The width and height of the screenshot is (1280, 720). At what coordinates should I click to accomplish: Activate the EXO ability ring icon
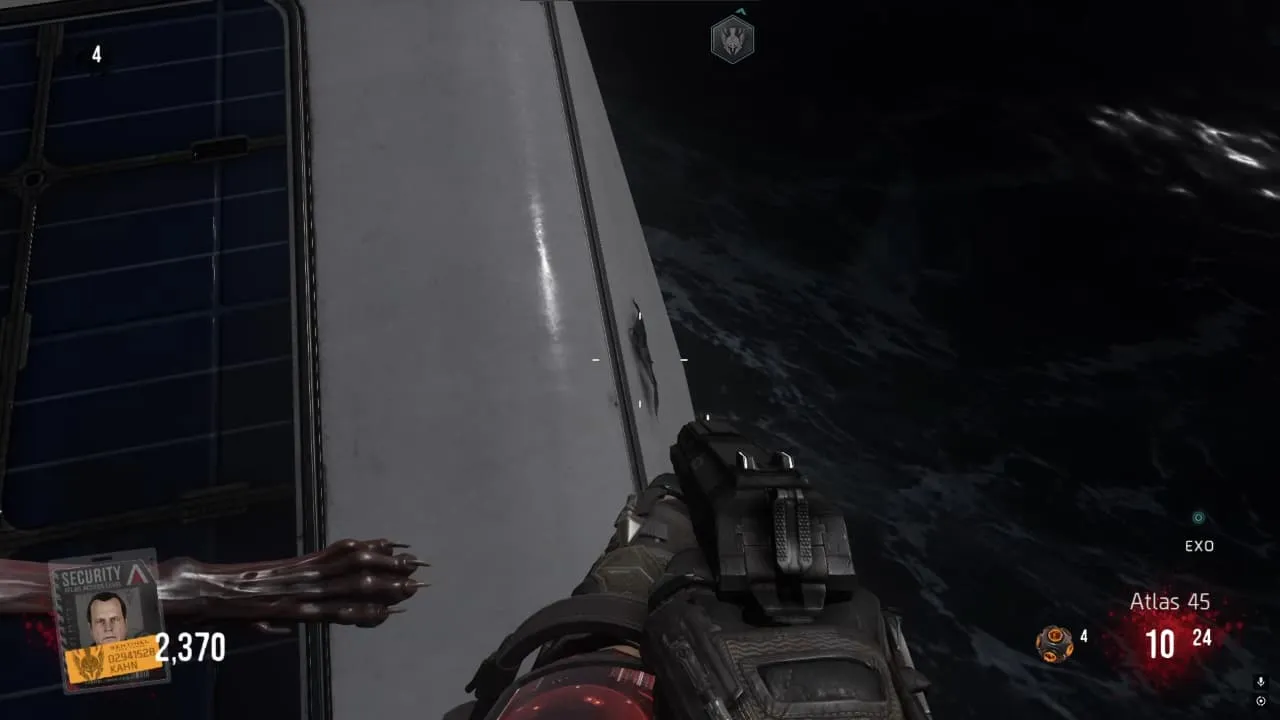click(1198, 518)
